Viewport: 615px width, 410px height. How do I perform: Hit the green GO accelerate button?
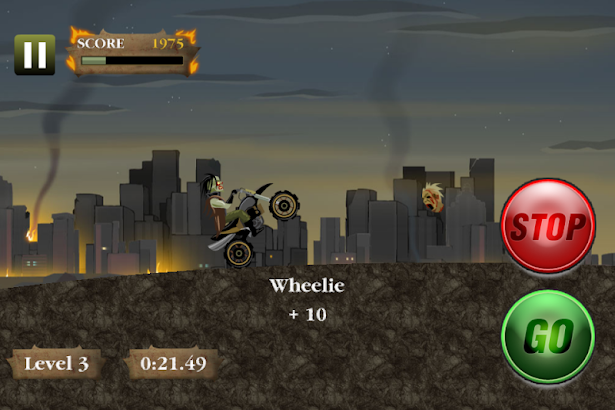tap(547, 337)
